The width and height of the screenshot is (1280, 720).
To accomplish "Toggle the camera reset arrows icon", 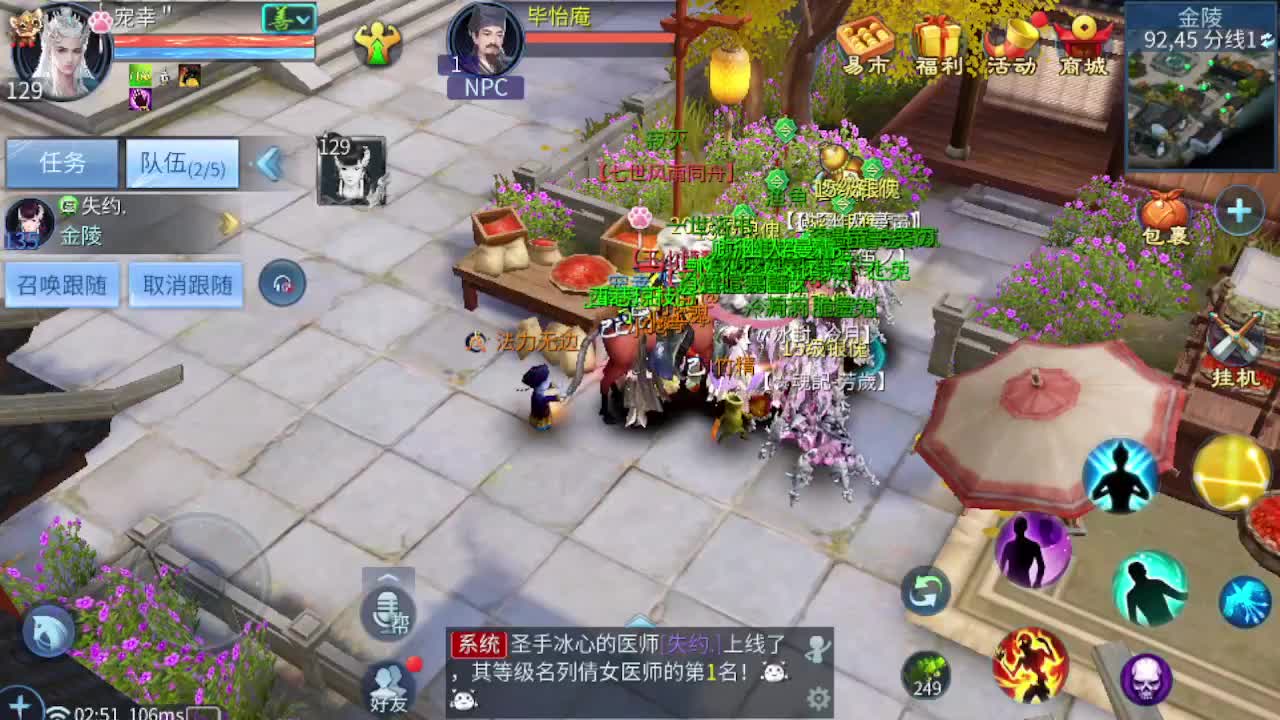I will pos(925,592).
